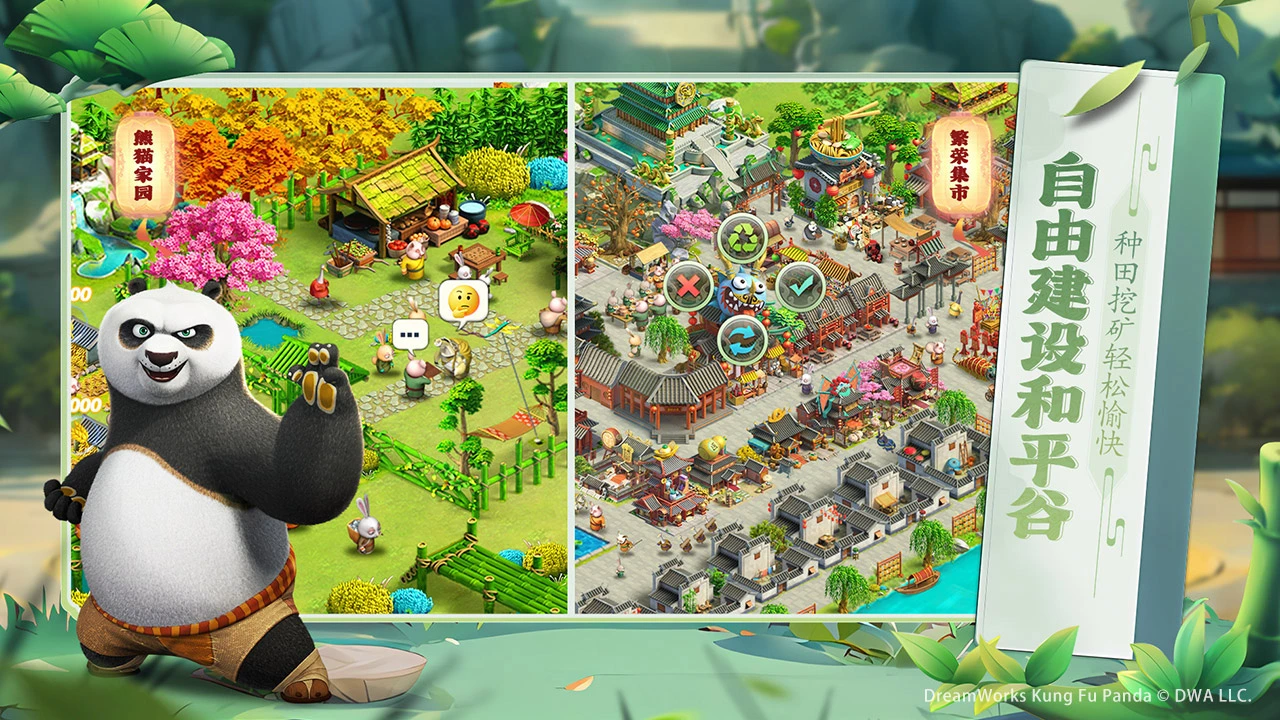Image resolution: width=1280 pixels, height=720 pixels.
Task: Rotate the building with the blue arrows button
Action: tap(743, 340)
